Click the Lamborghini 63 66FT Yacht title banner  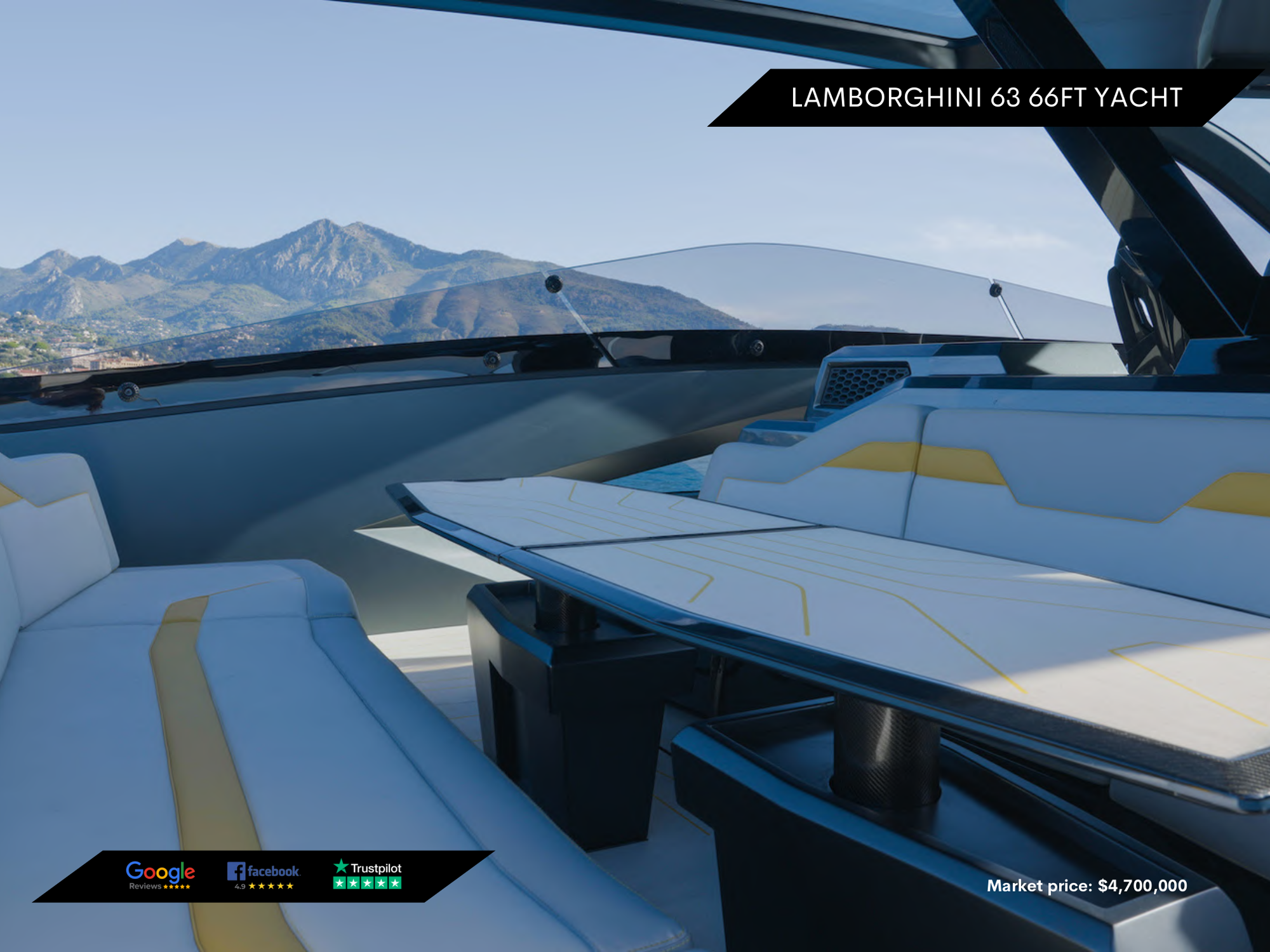pyautogui.click(x=986, y=98)
